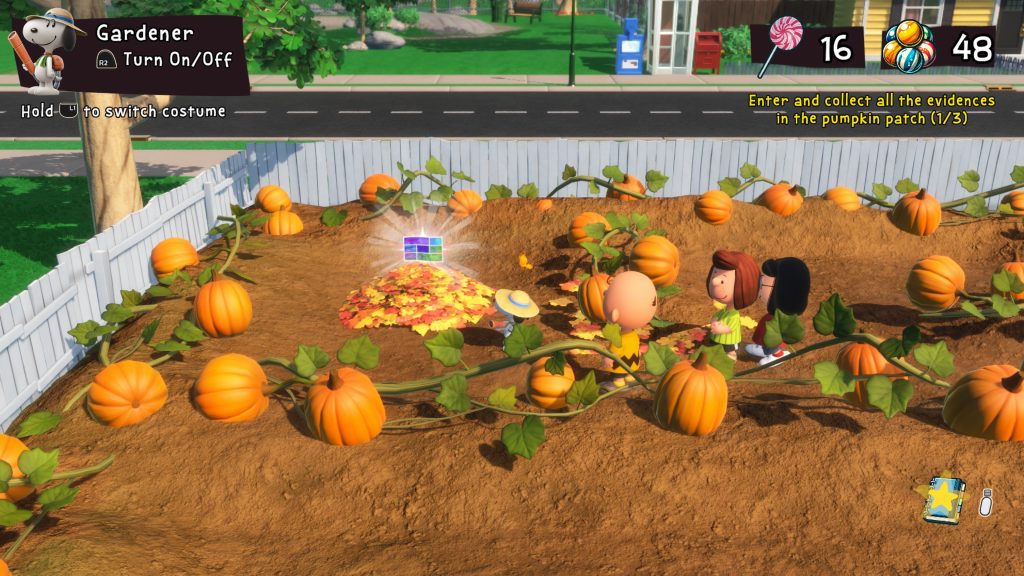Open the star journal book icon
This screenshot has width=1024, height=576.
coord(943,500)
